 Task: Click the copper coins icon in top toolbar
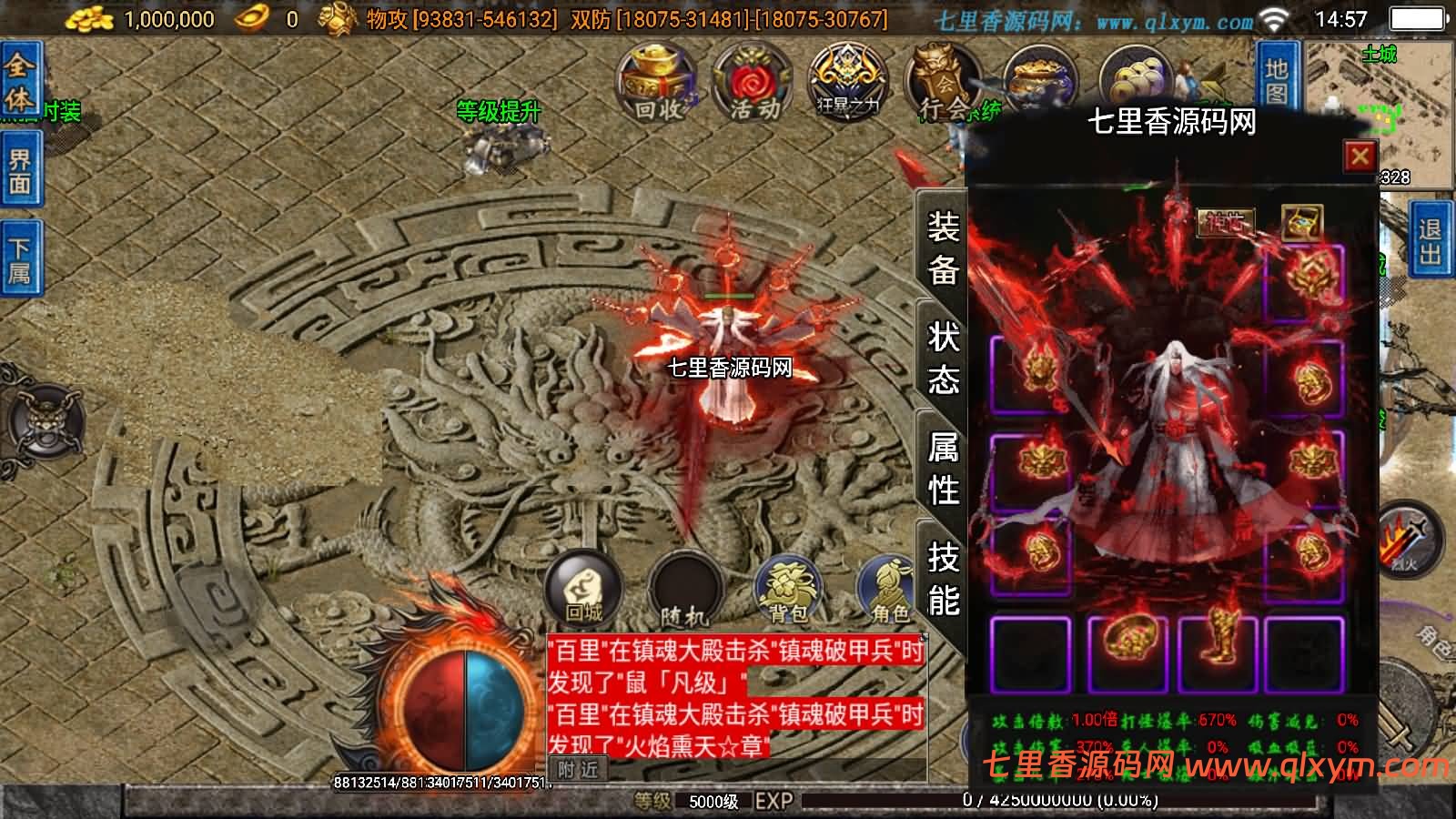1137,77
